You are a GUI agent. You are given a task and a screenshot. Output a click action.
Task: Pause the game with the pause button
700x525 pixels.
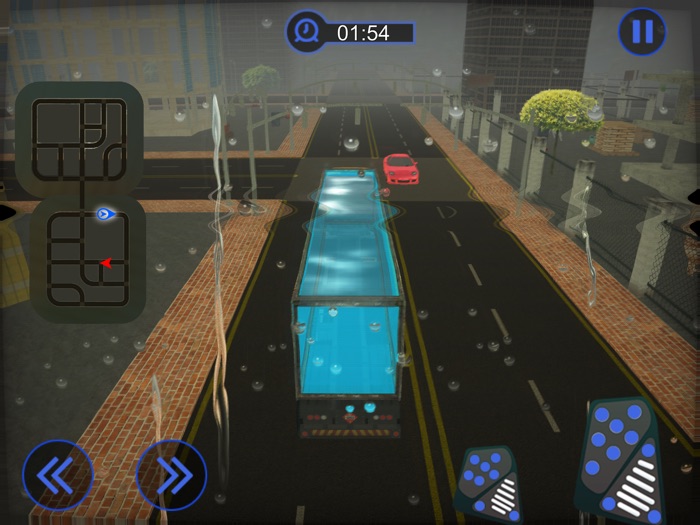[641, 32]
